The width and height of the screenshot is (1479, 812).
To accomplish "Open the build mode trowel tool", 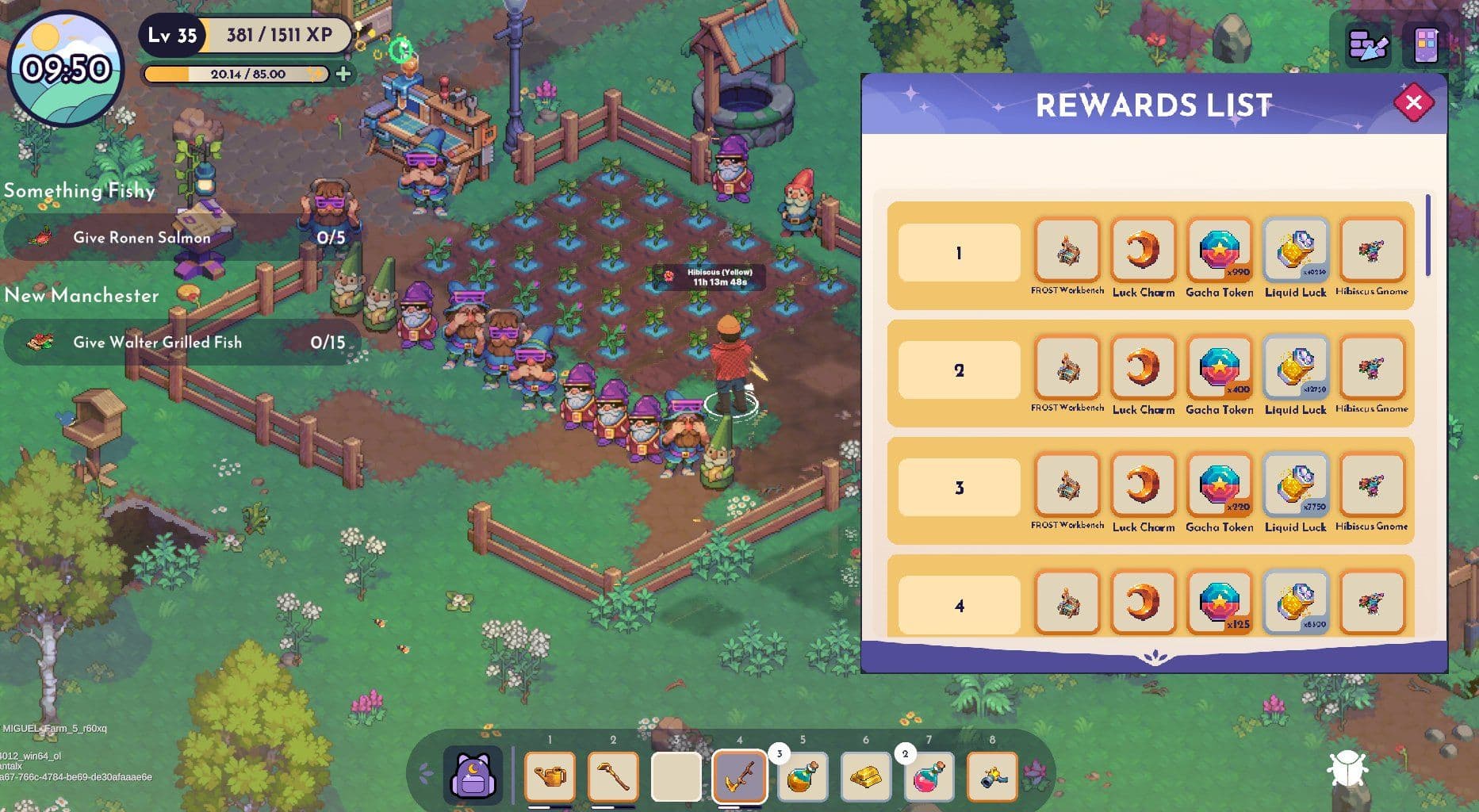I will [x=1366, y=45].
